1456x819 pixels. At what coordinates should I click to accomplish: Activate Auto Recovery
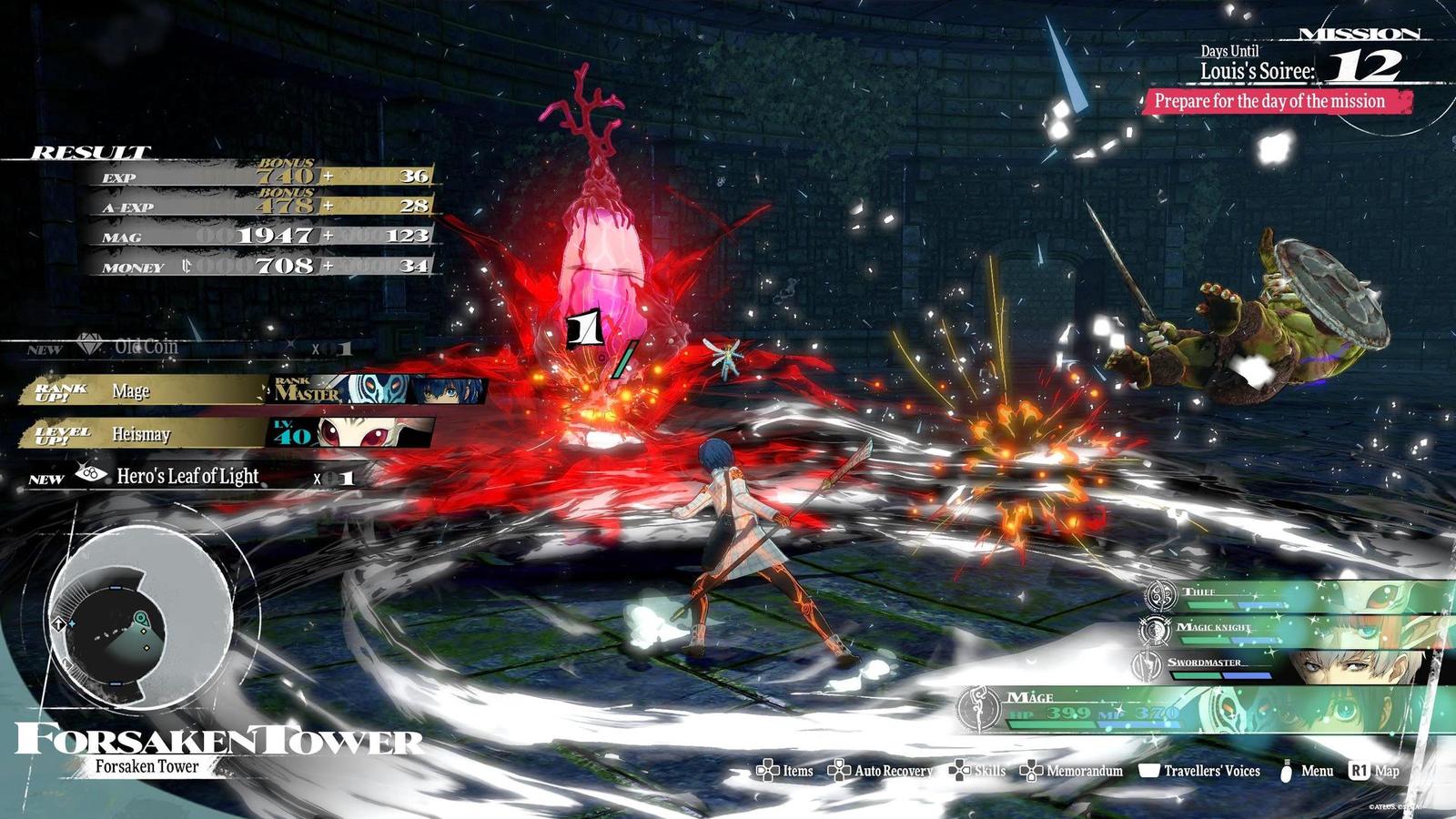tap(881, 771)
